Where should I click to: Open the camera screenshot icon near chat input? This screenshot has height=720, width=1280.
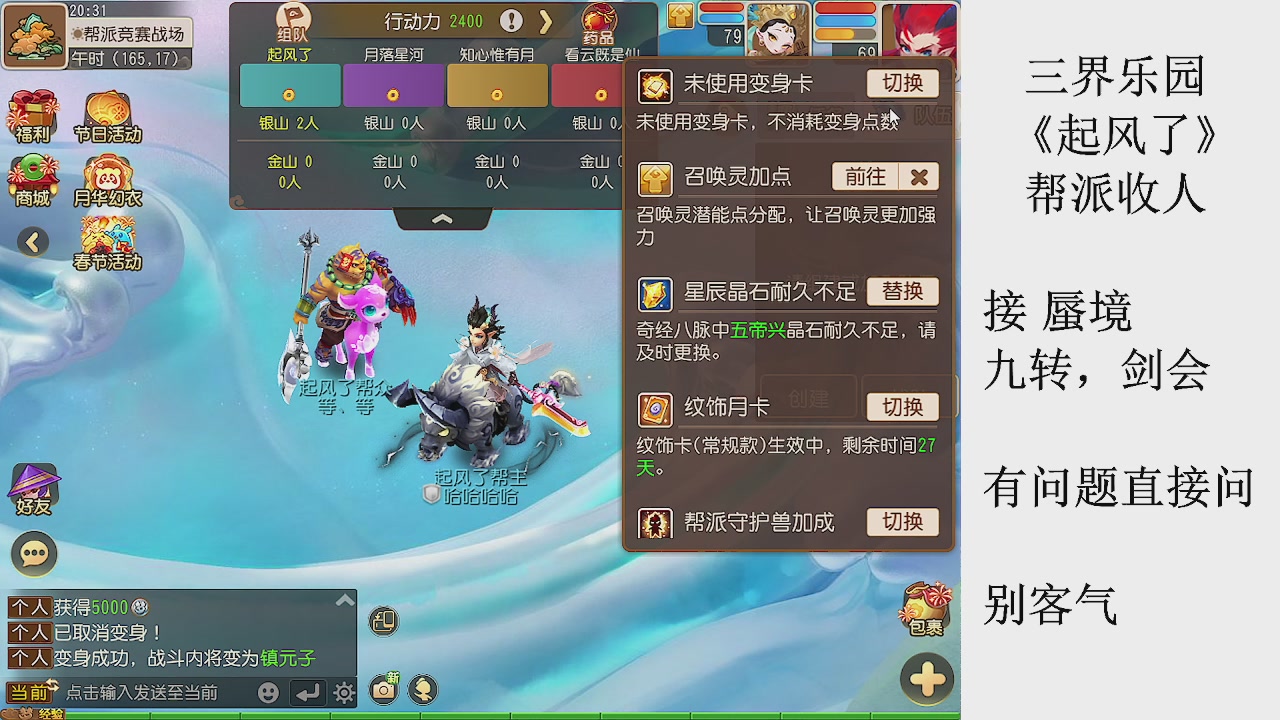coord(383,690)
